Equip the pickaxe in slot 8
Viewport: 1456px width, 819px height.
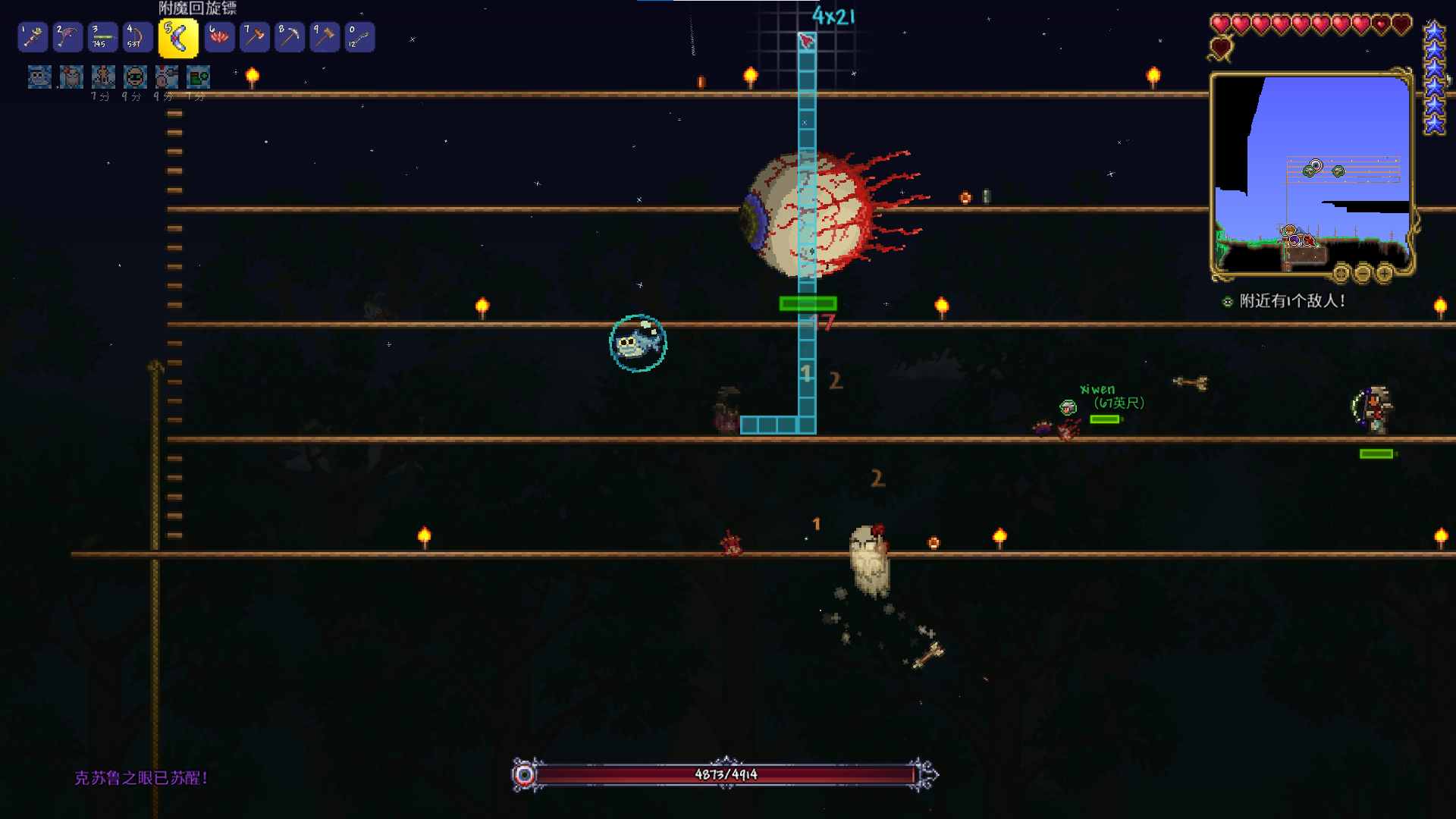[290, 37]
